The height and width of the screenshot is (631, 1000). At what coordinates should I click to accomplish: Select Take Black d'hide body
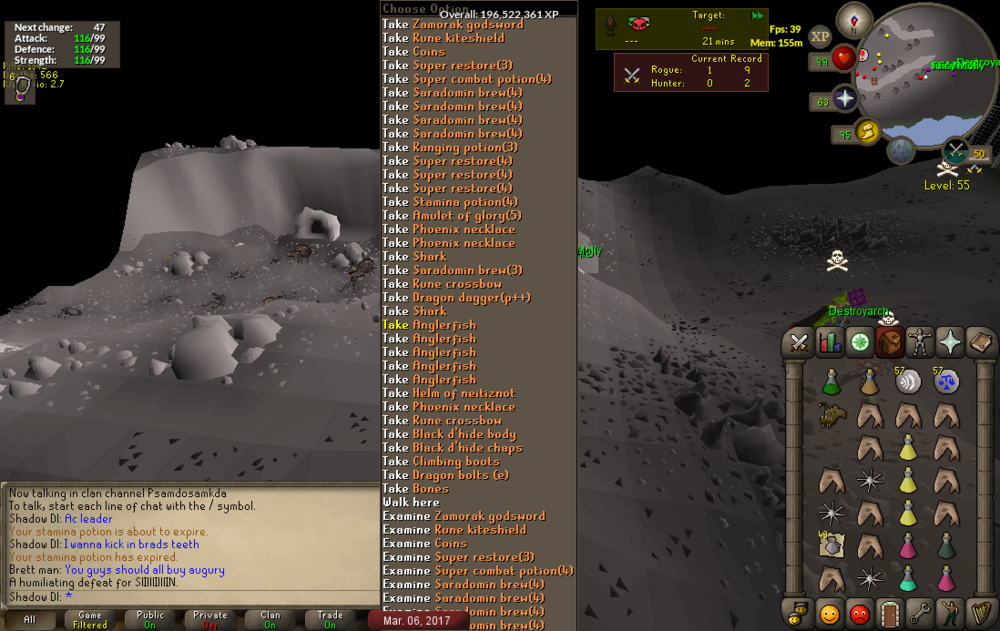[449, 435]
